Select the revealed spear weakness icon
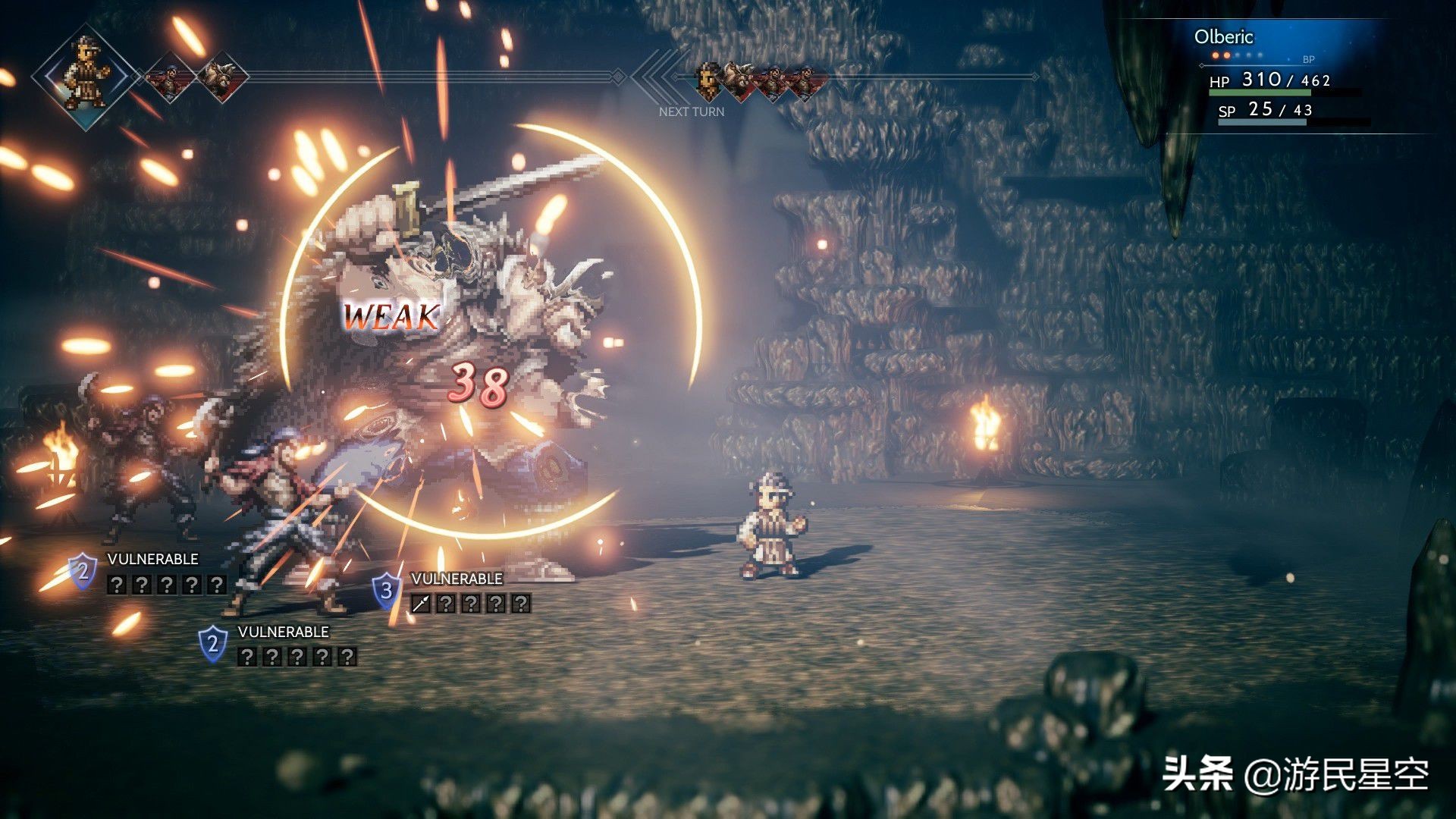The height and width of the screenshot is (819, 1456). pos(421,604)
